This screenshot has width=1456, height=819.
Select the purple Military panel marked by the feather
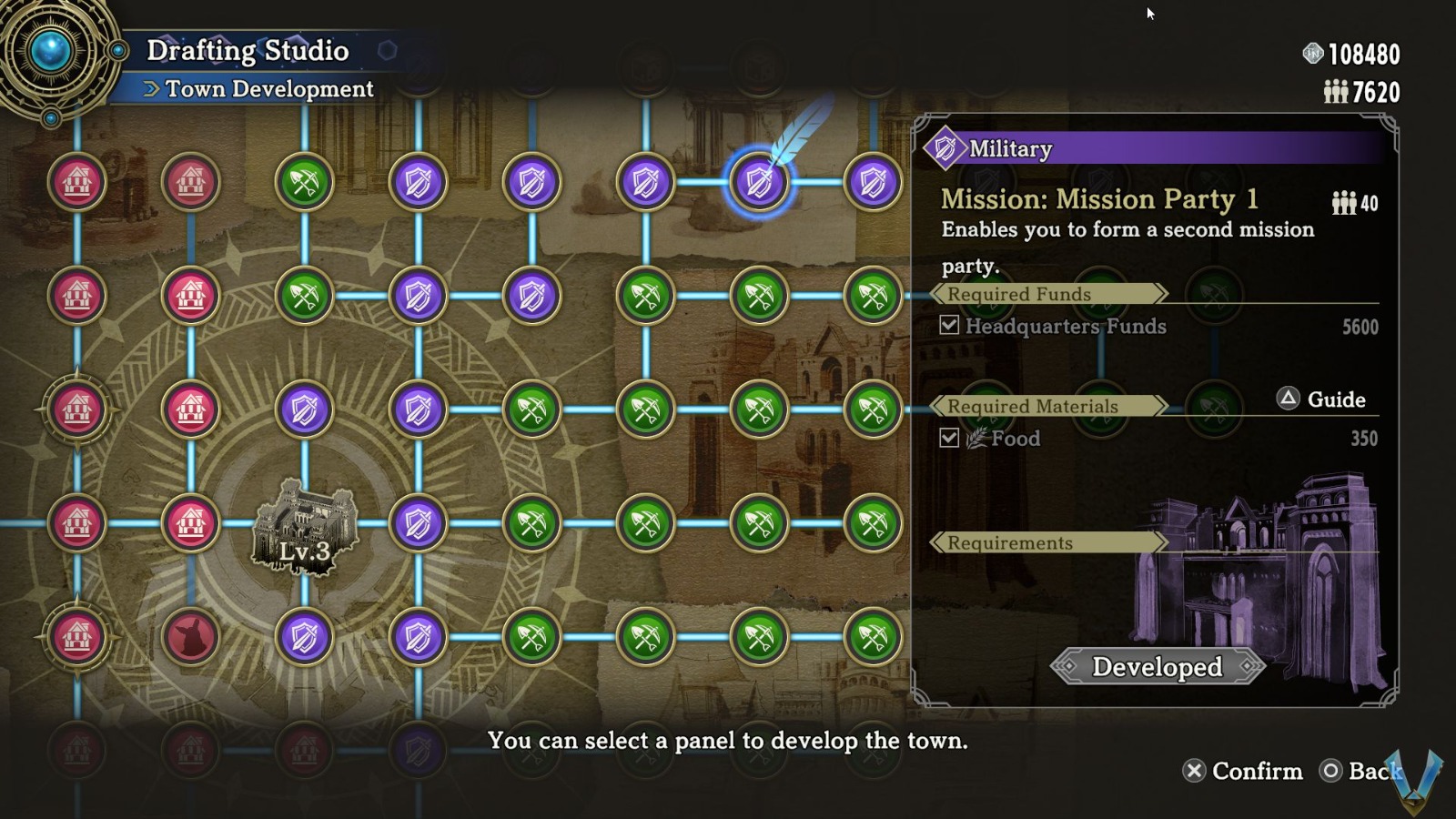point(760,182)
